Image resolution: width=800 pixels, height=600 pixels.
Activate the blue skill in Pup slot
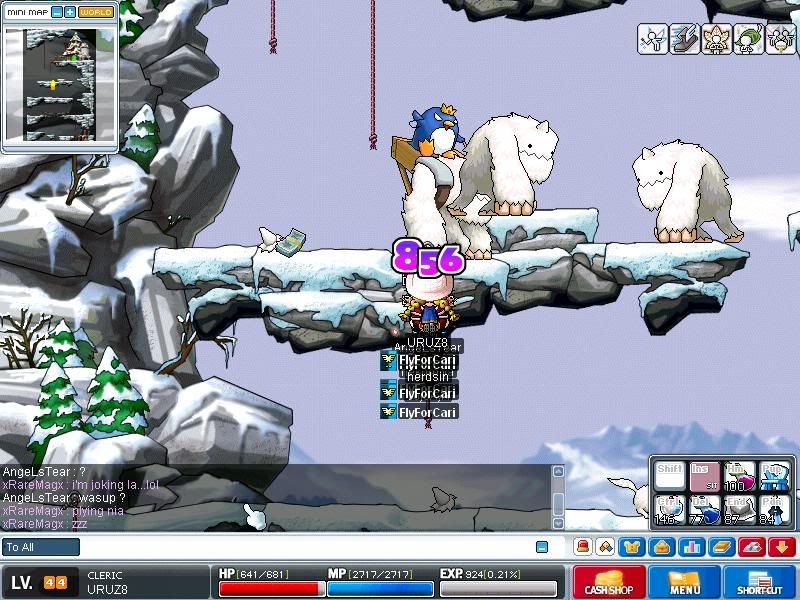(773, 476)
